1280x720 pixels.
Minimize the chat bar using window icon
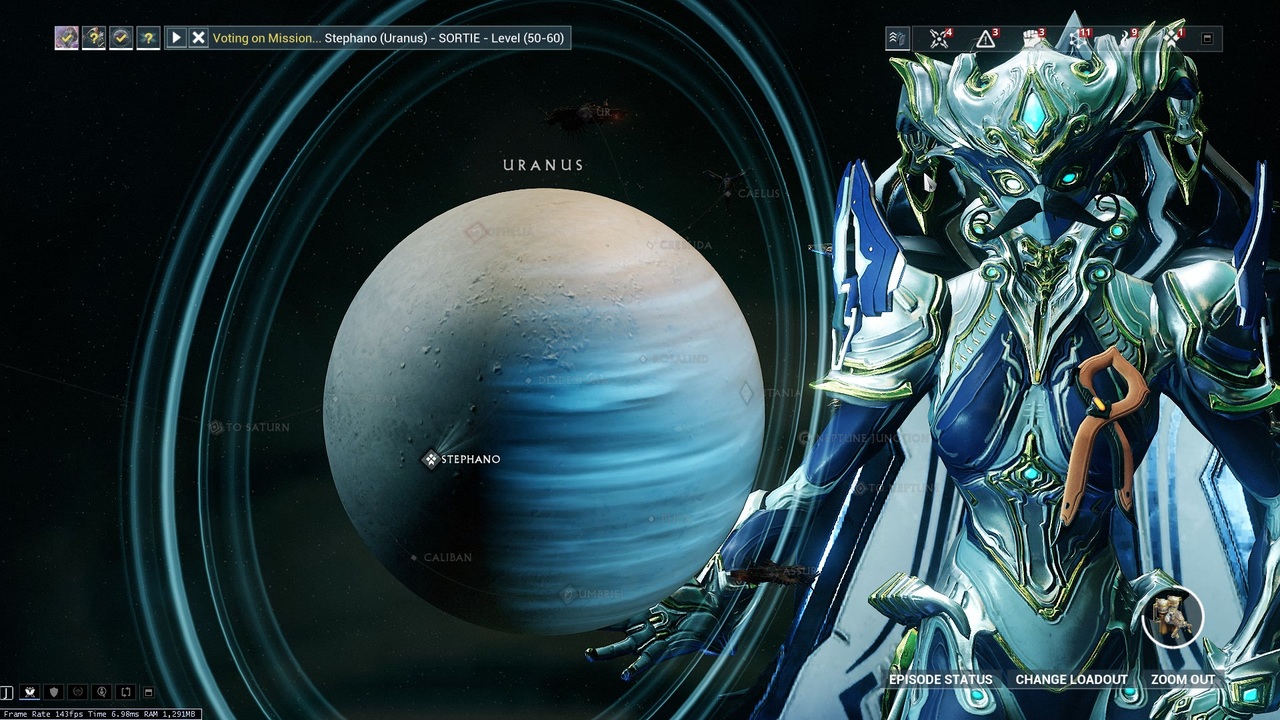coord(148,691)
